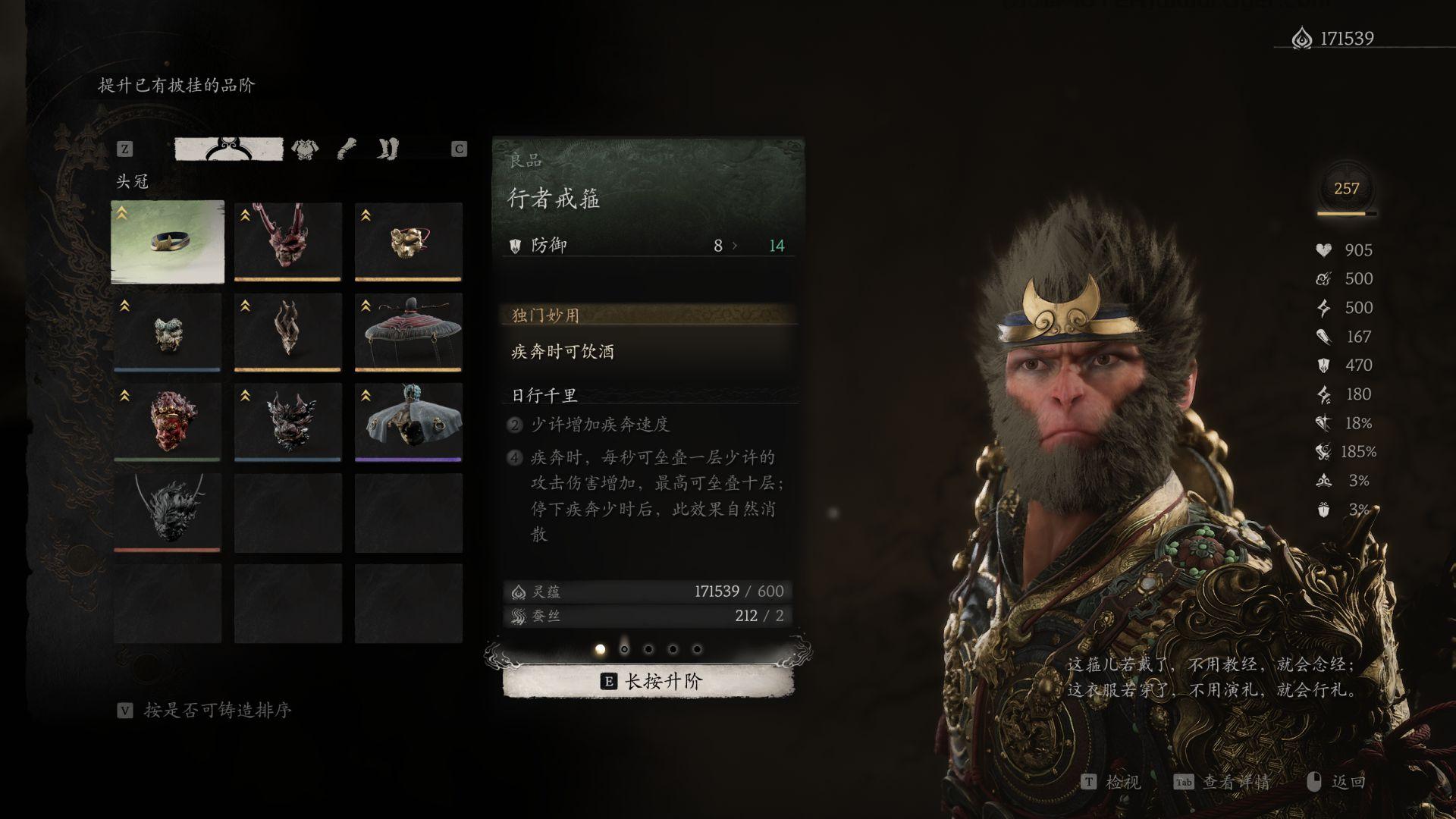Select the teal-green beast mask
The image size is (1456, 819).
(x=168, y=332)
